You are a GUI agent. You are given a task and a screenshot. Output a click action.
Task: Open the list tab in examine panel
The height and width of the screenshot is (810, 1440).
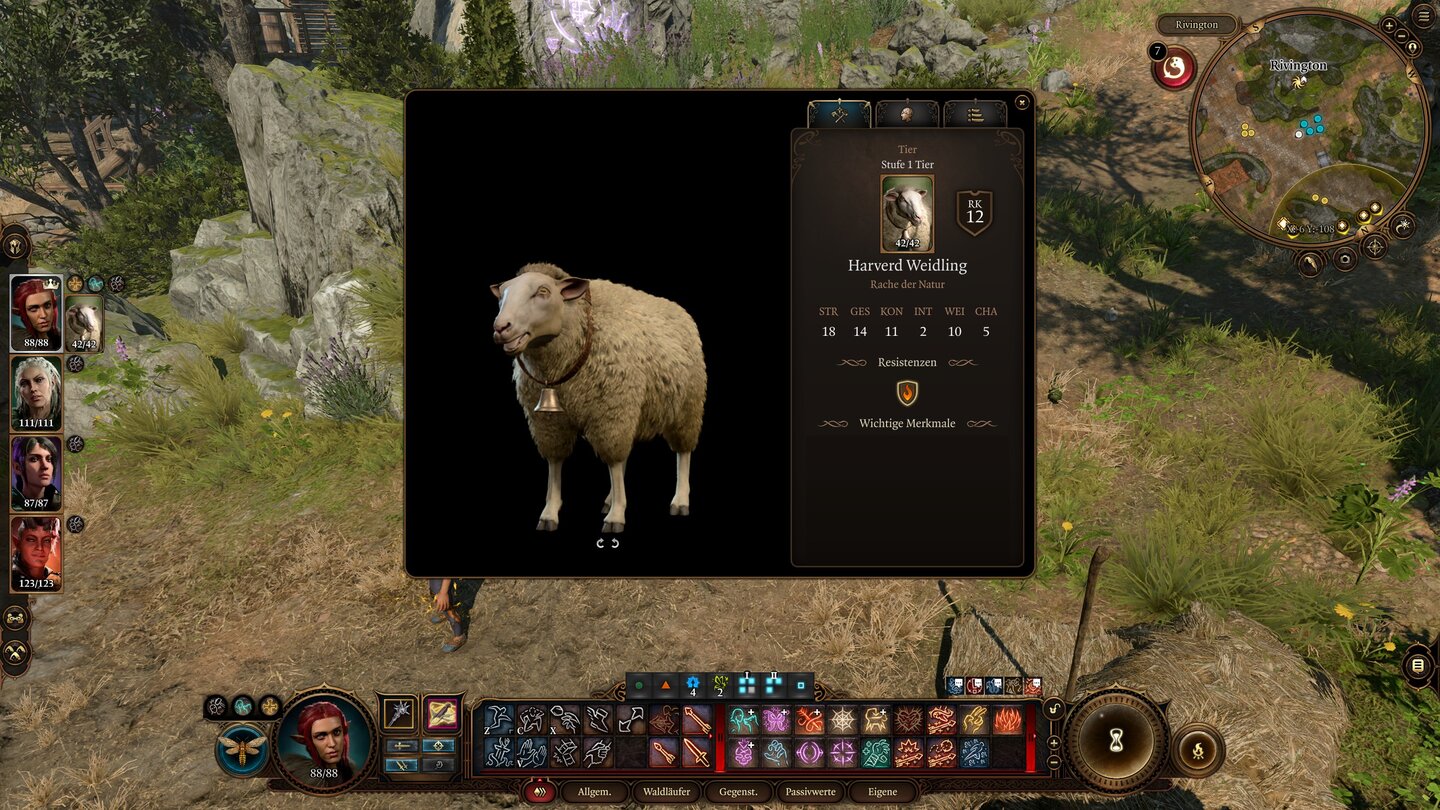tap(974, 114)
